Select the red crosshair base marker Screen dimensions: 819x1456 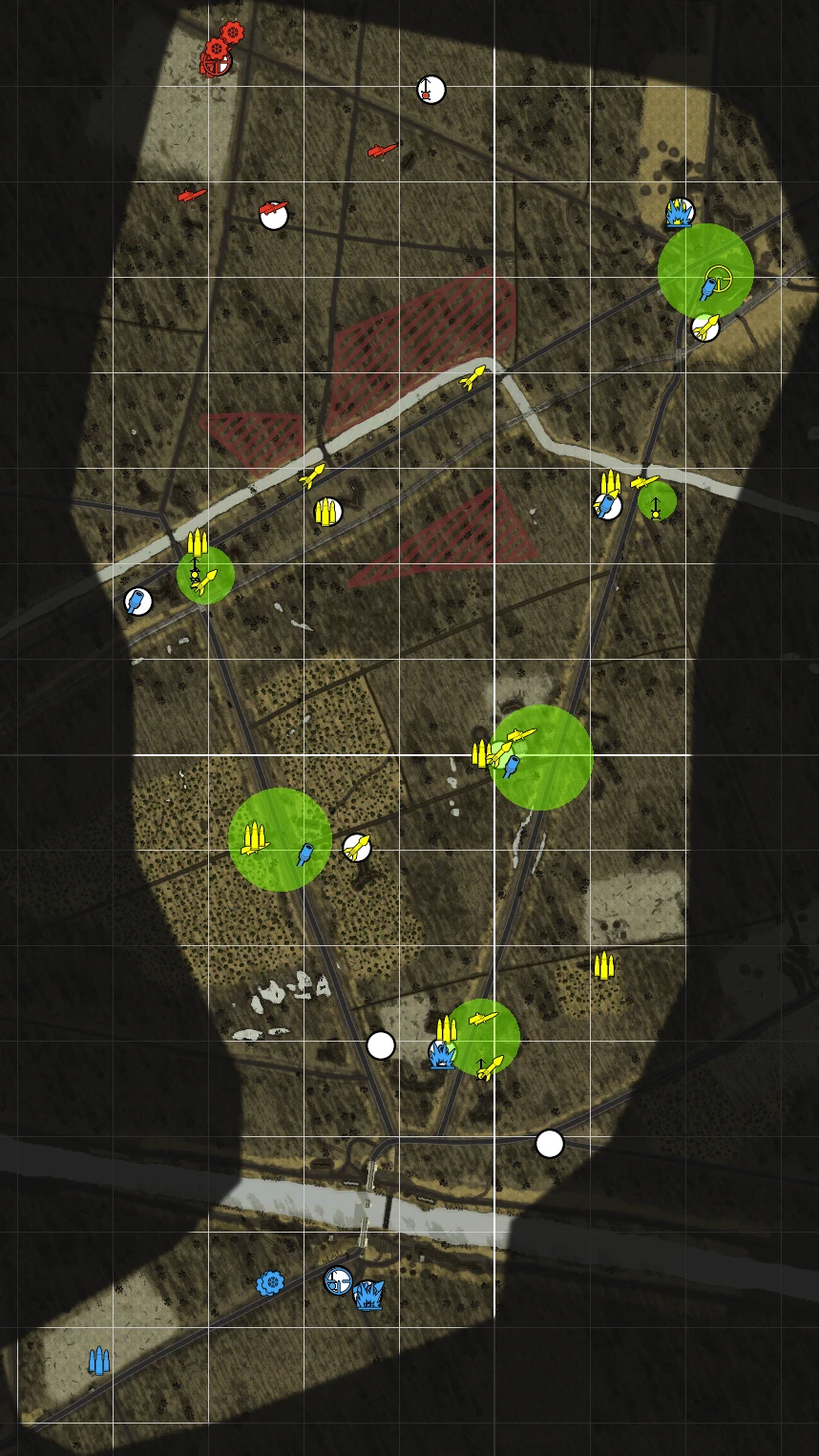click(216, 64)
